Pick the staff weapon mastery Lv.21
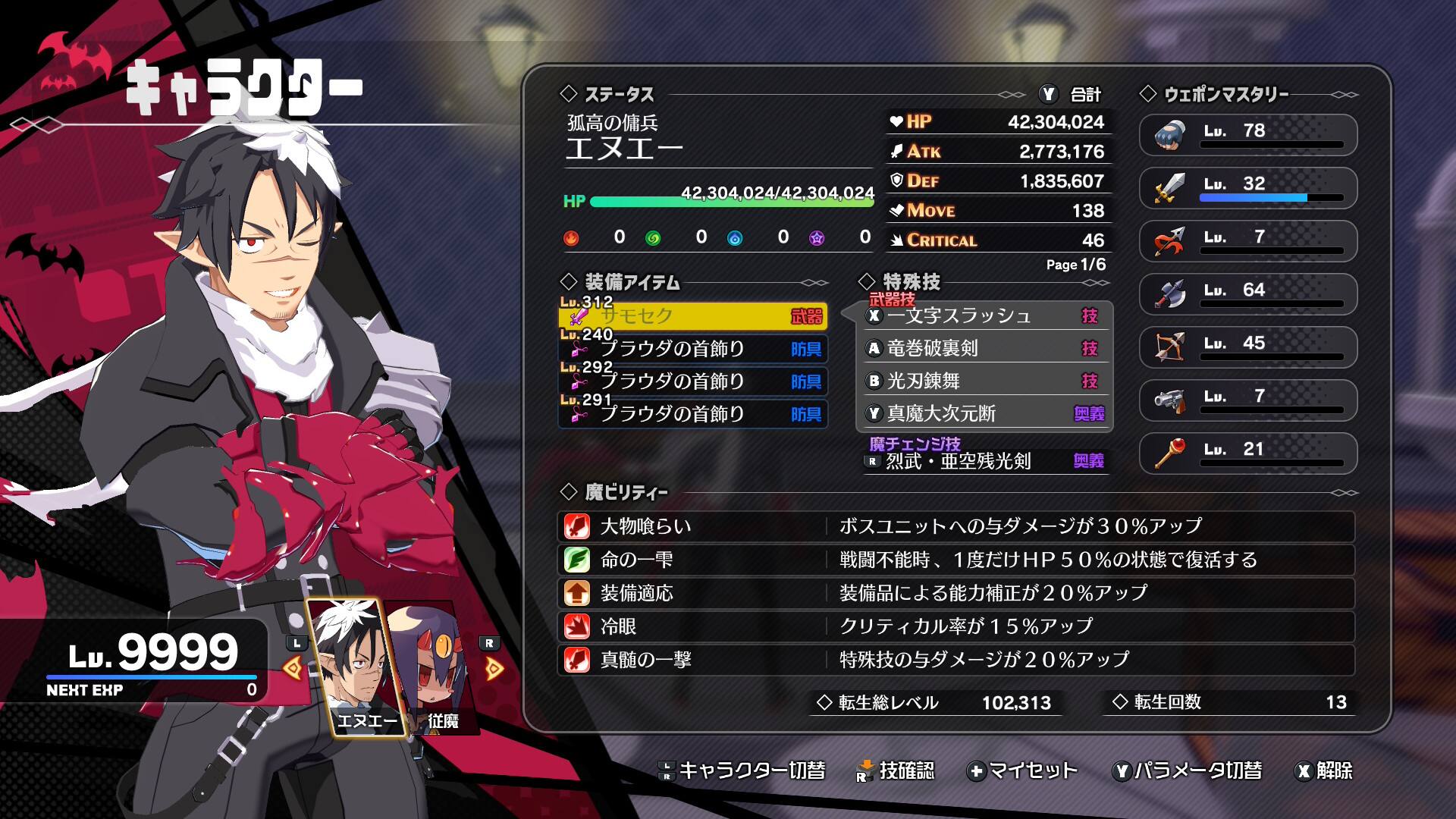The height and width of the screenshot is (819, 1456). pos(1247,453)
